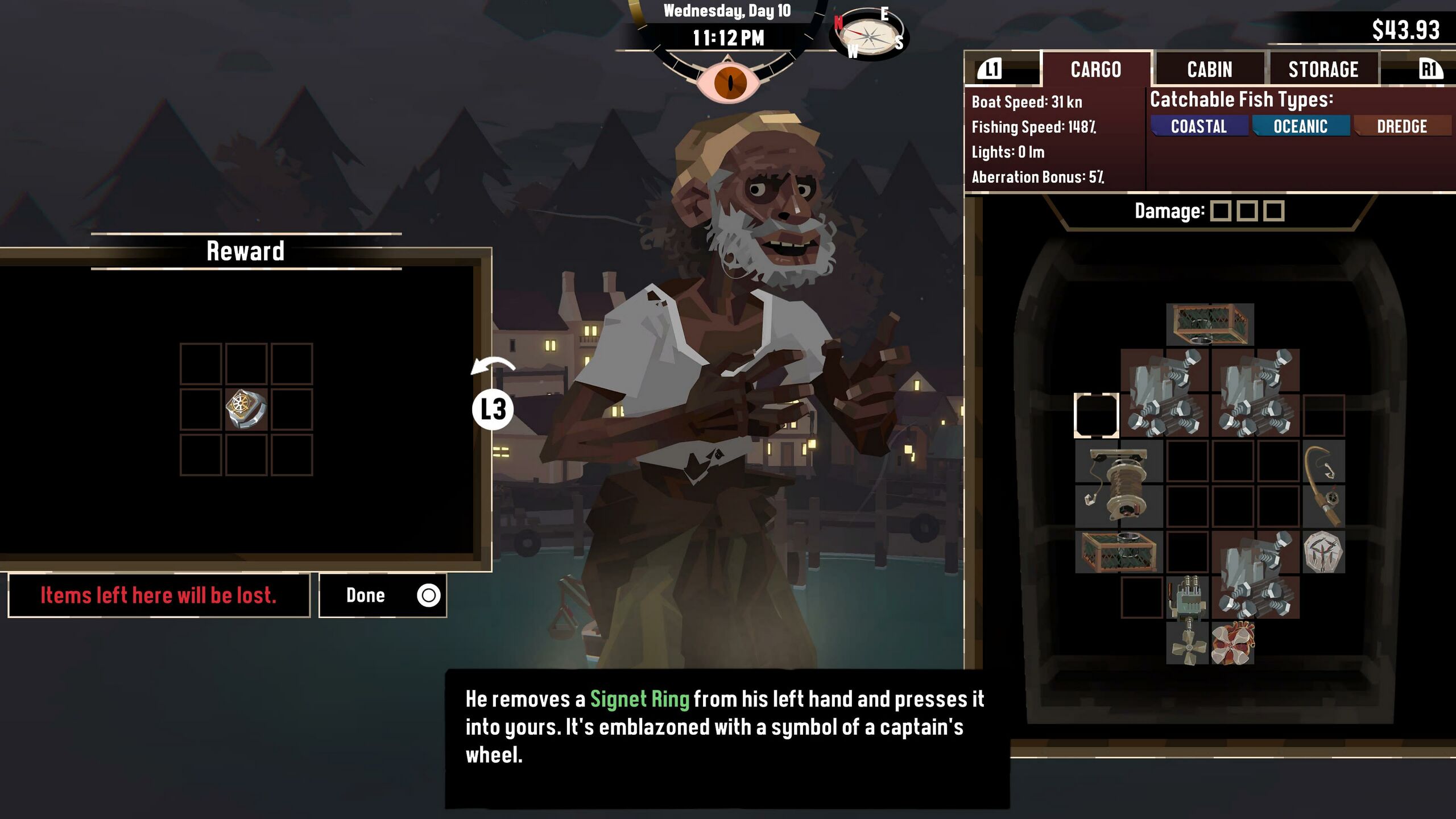The height and width of the screenshot is (819, 1456).
Task: Show the Cargo tab
Action: [1095, 69]
